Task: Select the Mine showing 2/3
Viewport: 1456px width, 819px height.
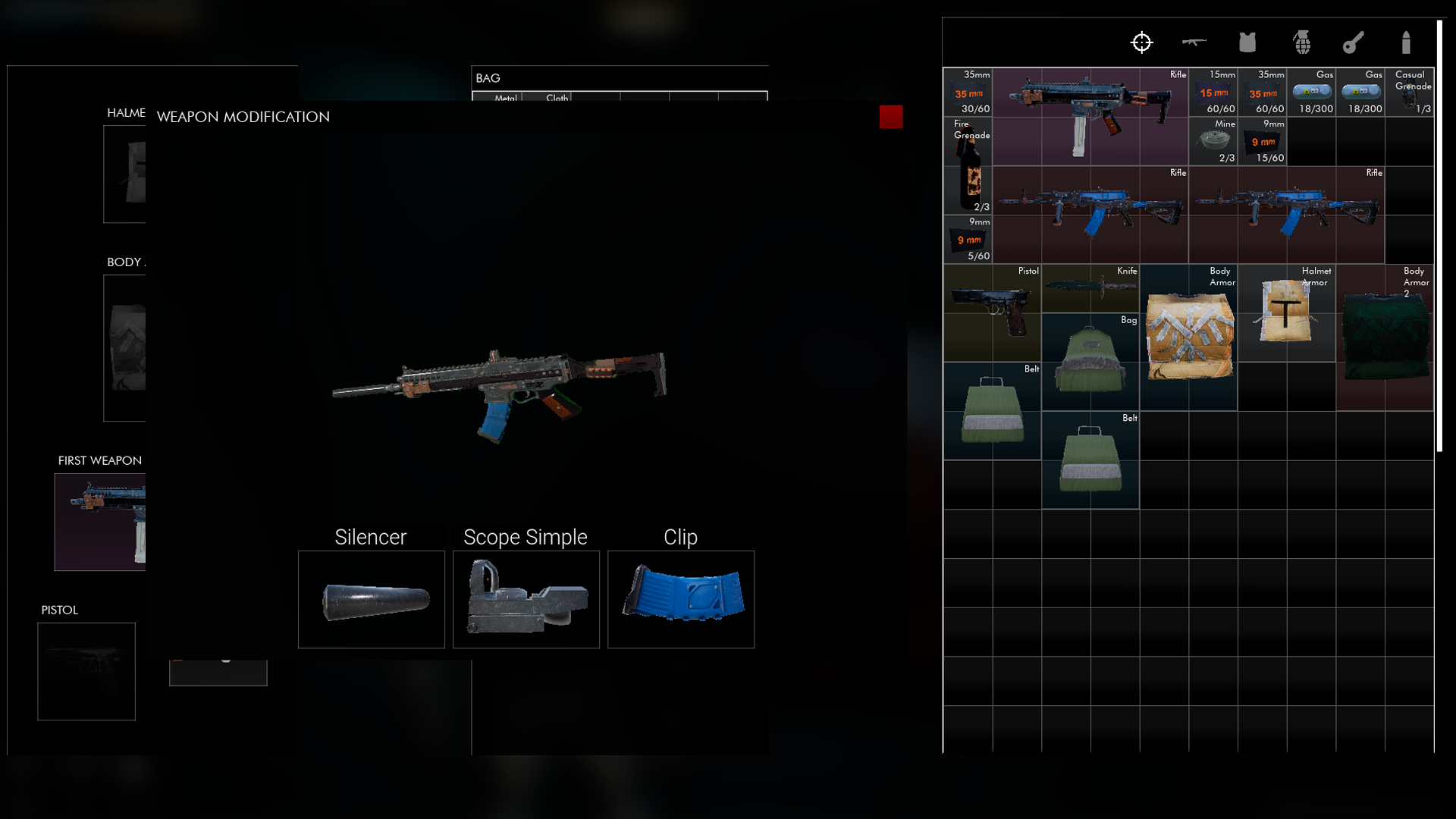Action: coord(1214,142)
